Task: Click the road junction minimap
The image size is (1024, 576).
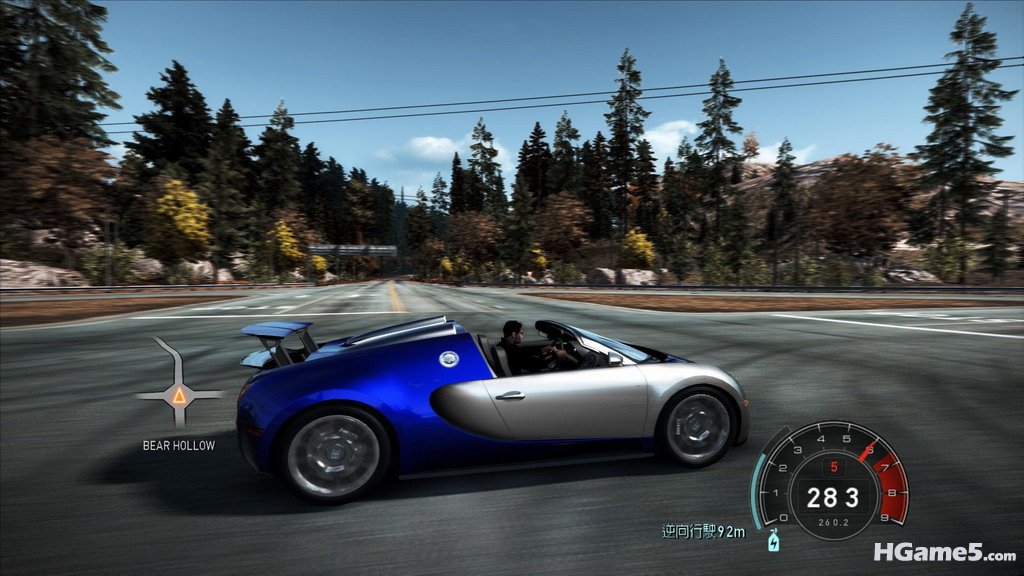Action: (178, 385)
